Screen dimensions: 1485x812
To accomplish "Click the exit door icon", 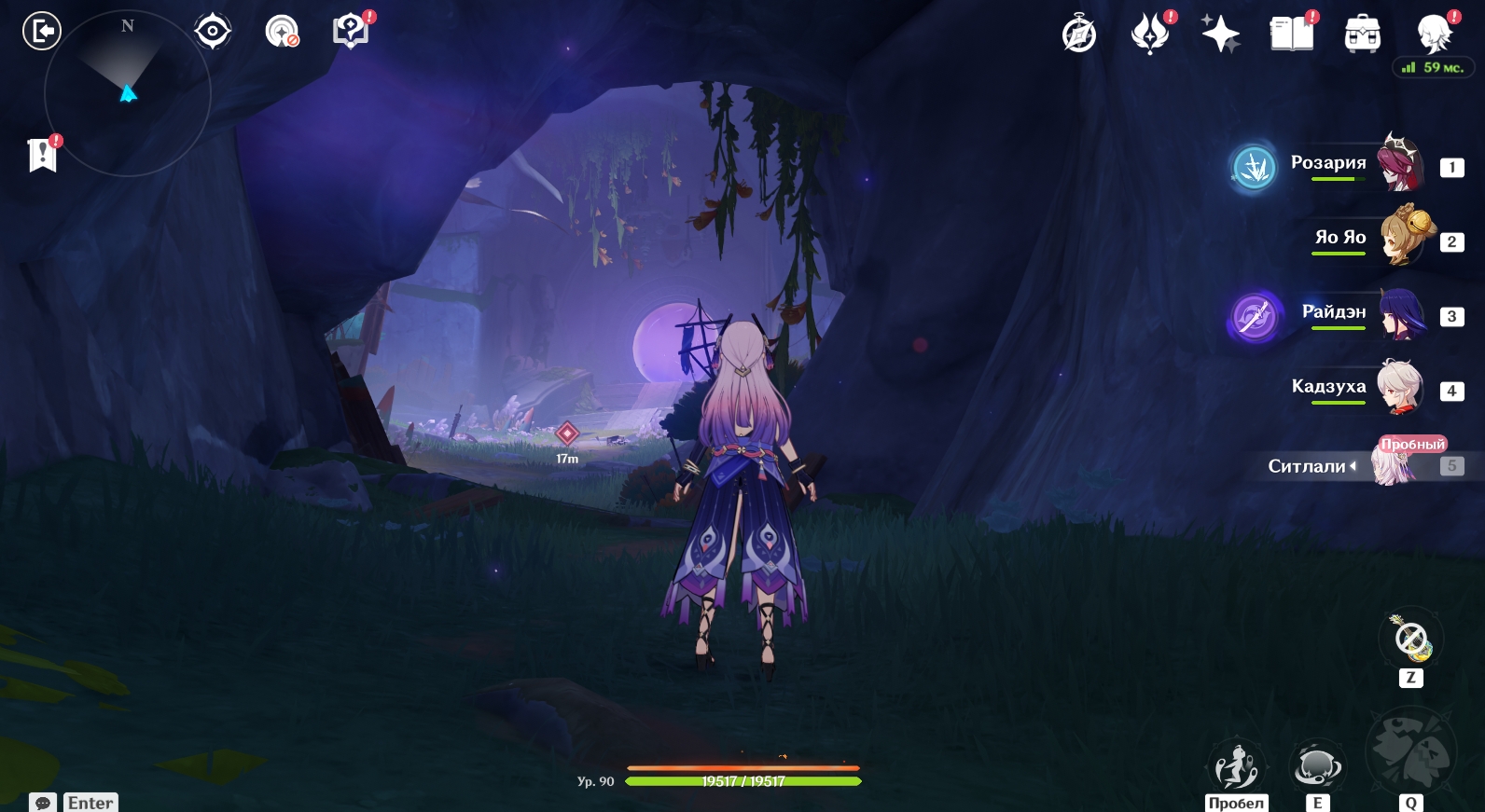I will click(x=41, y=32).
